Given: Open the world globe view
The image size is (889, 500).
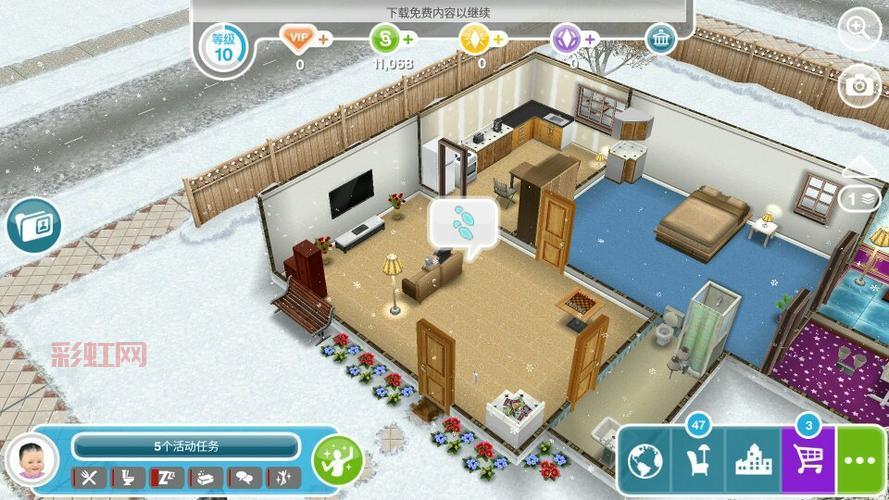Looking at the screenshot, I should [646, 462].
